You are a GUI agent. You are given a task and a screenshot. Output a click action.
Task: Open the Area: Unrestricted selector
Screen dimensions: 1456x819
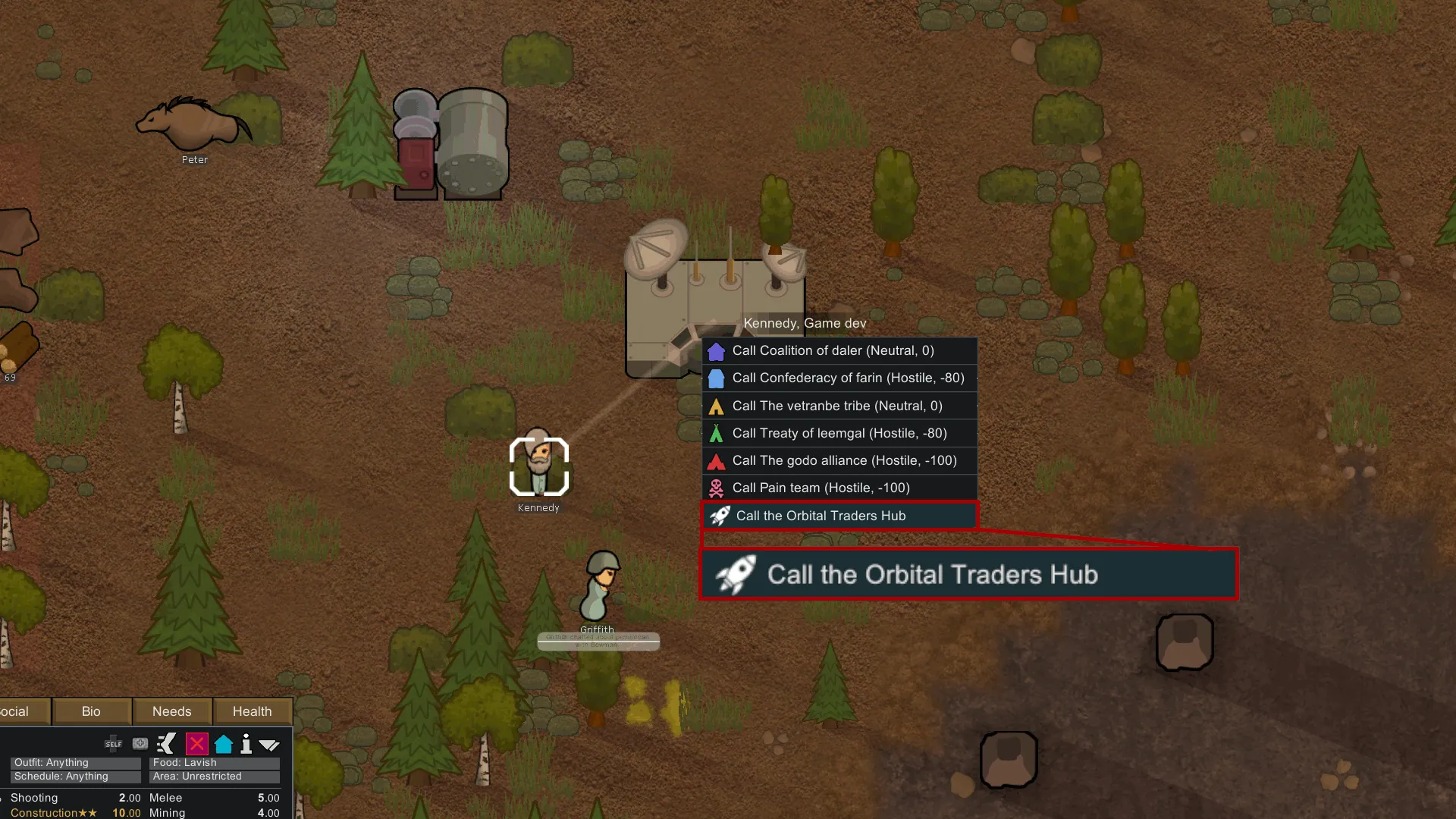pyautogui.click(x=215, y=777)
